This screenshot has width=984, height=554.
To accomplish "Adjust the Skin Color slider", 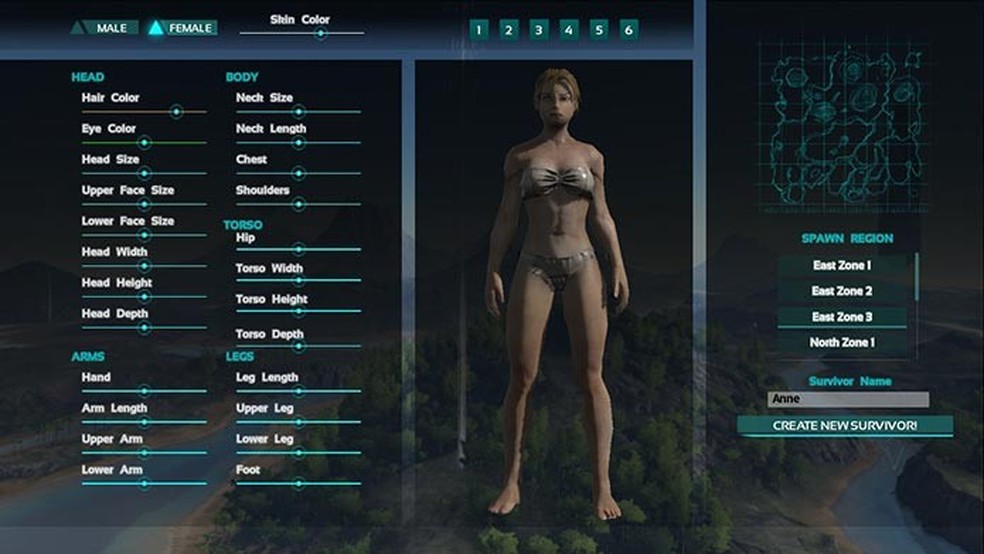I will 320,33.
